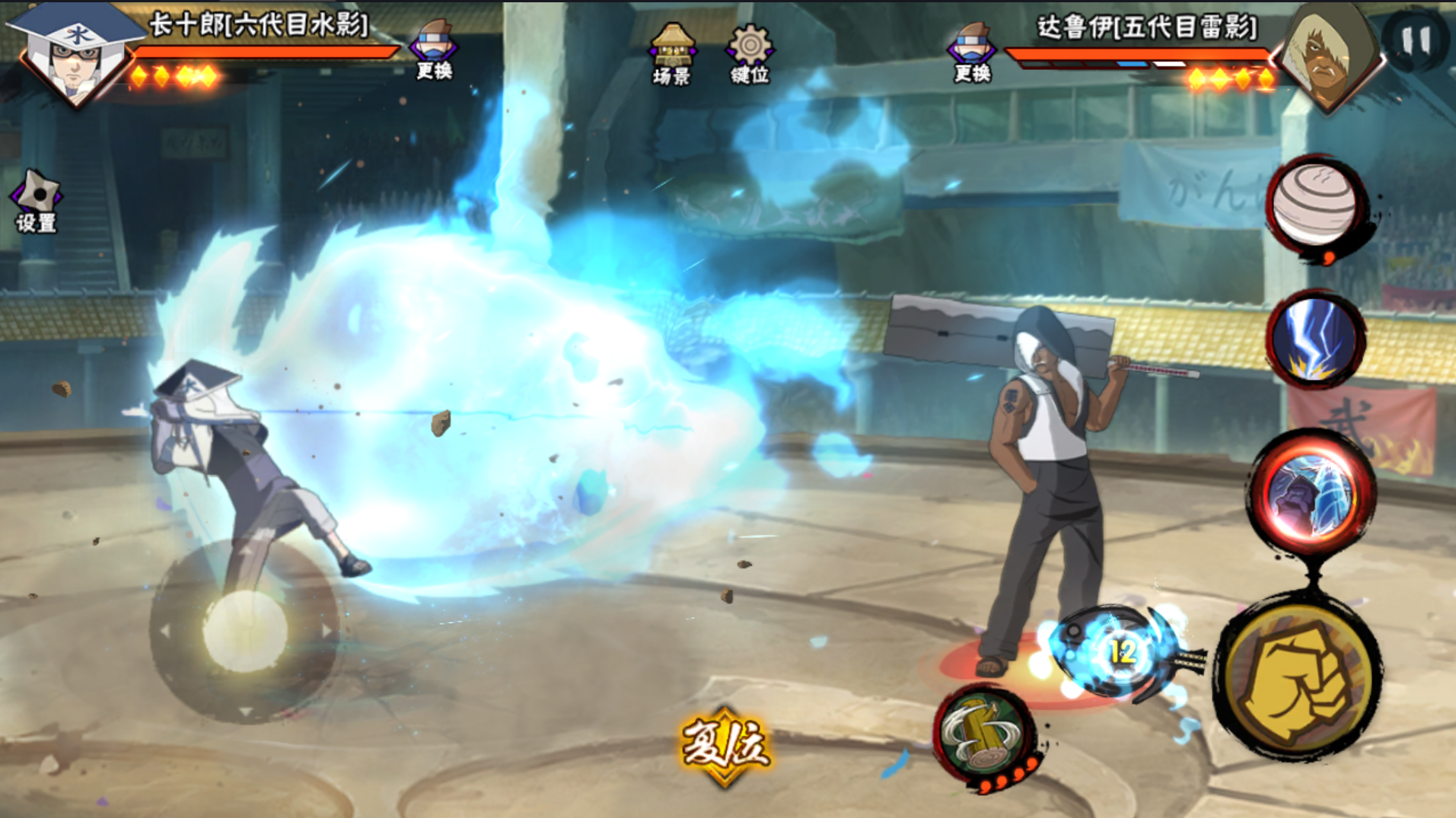Screen dimensions: 1456x818
Task: Activate the lightning bolt skill
Action: click(1315, 339)
